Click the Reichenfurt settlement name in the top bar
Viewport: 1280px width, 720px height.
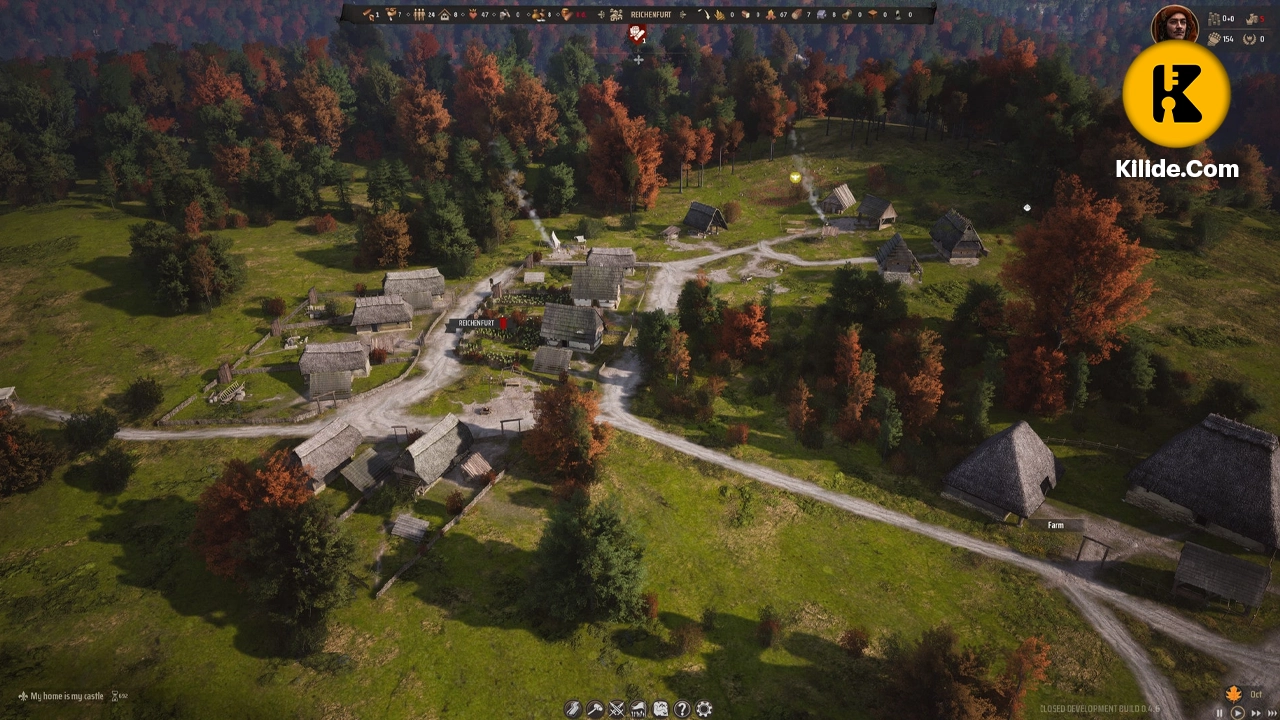pyautogui.click(x=649, y=15)
